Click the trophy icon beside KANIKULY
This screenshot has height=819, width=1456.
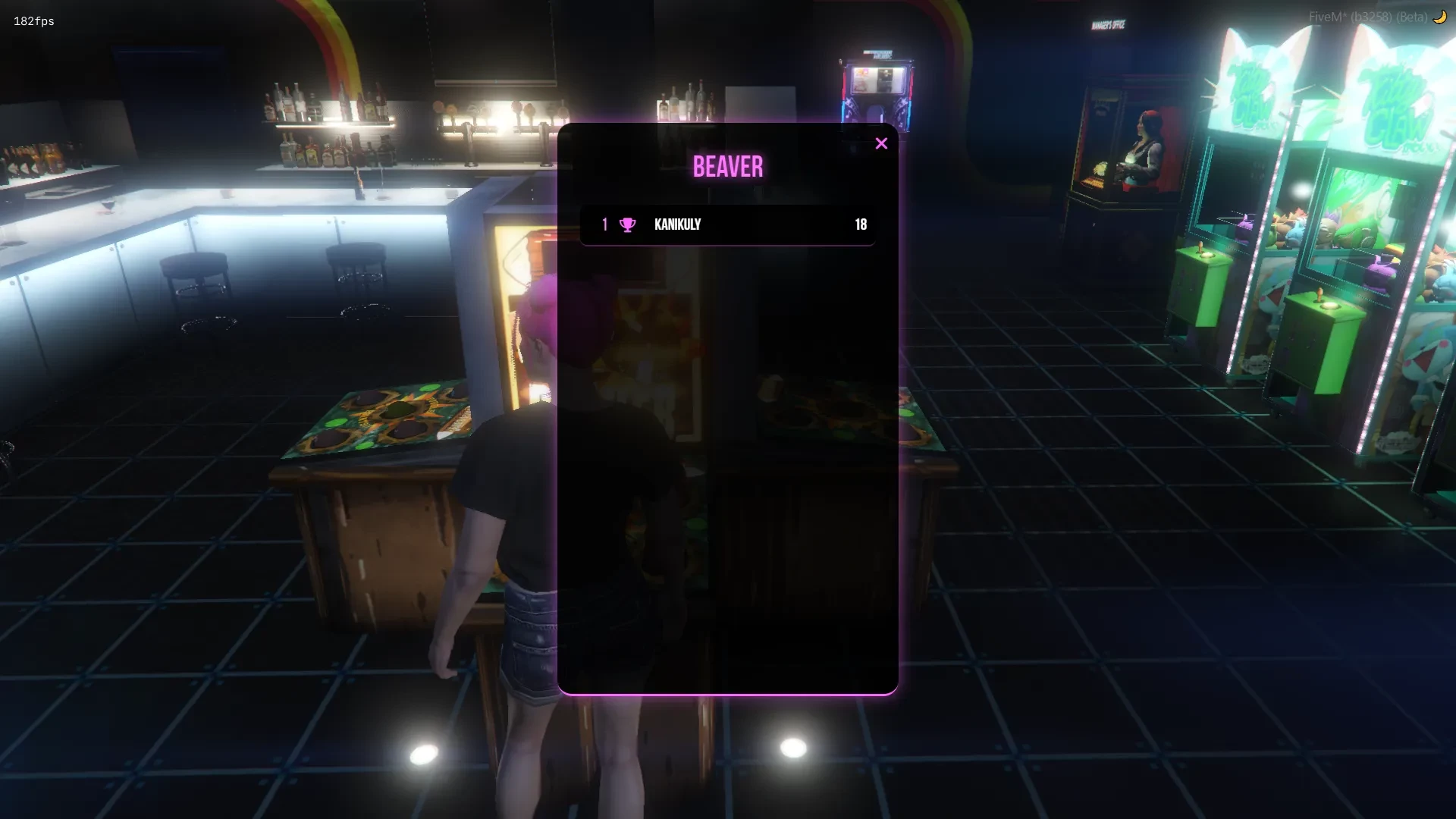626,224
